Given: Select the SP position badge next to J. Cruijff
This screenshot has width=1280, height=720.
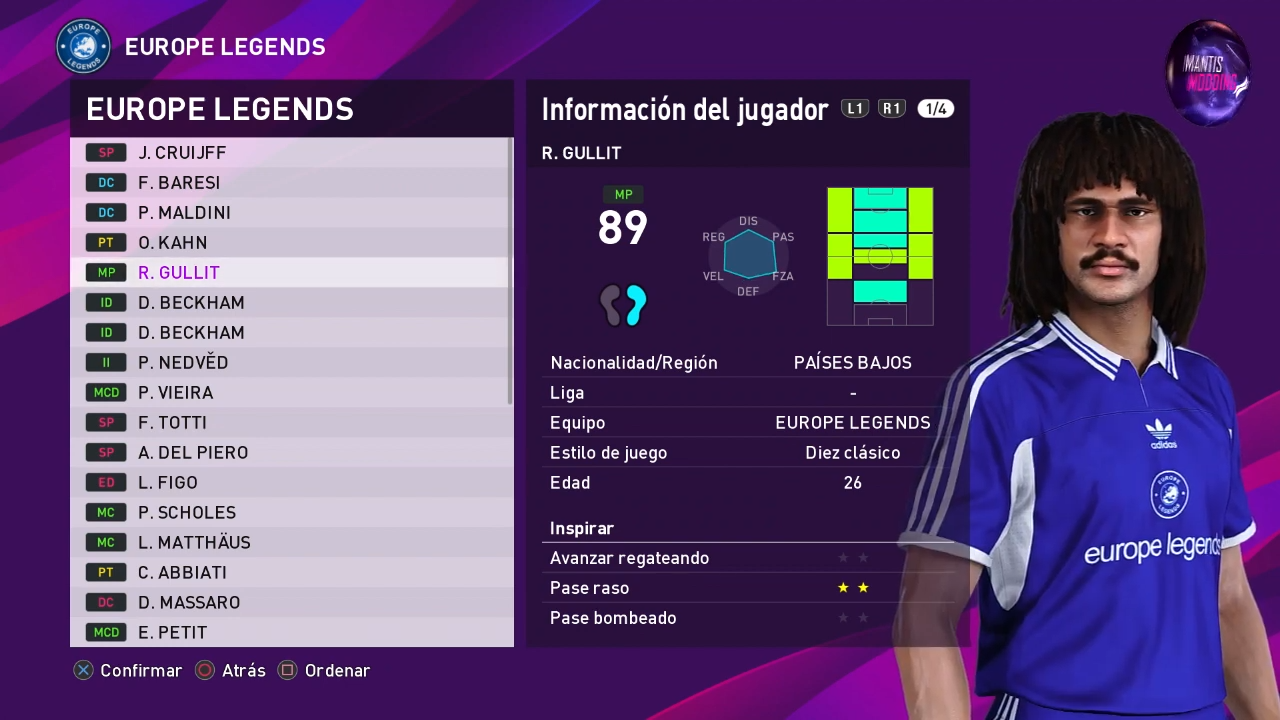Looking at the screenshot, I should [x=105, y=152].
